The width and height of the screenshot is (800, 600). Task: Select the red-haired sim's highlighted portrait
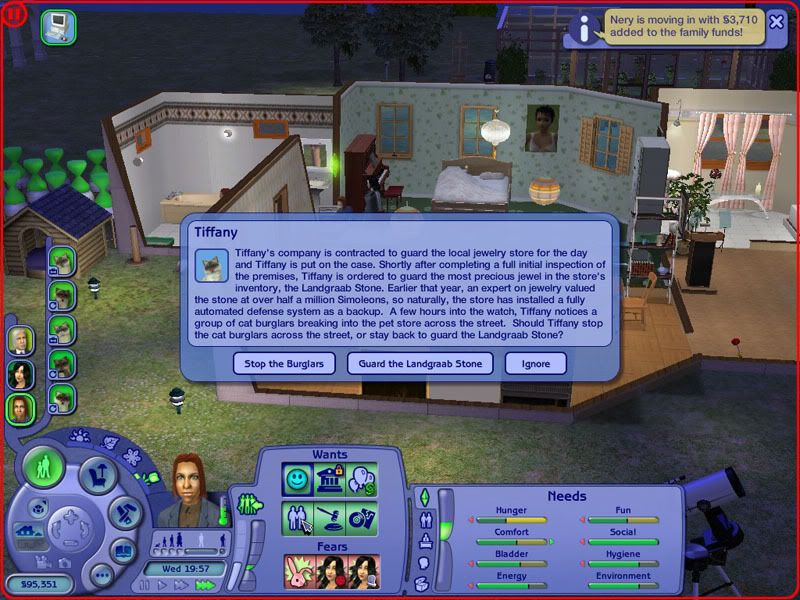click(20, 408)
